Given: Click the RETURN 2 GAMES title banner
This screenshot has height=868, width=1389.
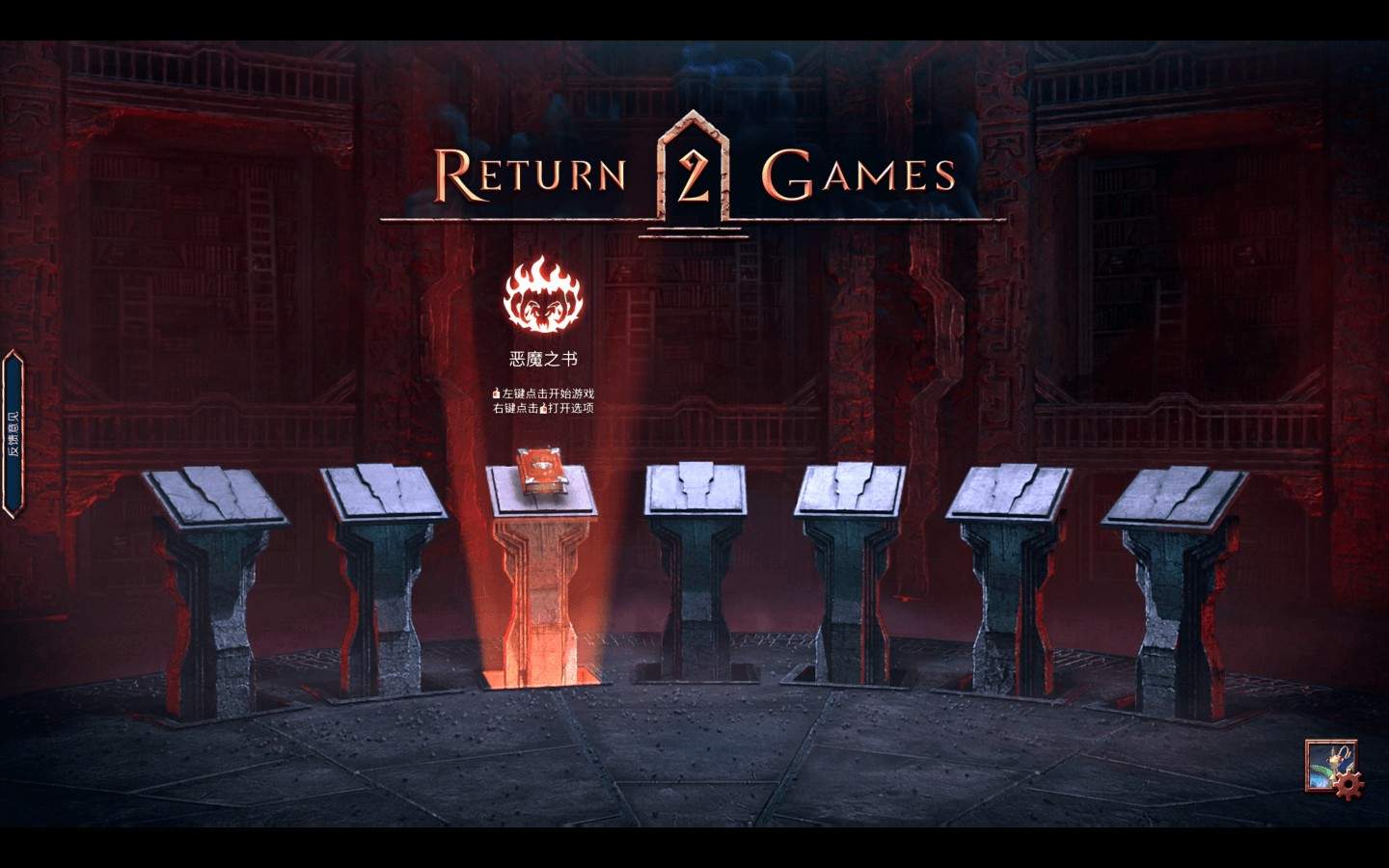Looking at the screenshot, I should 693,174.
